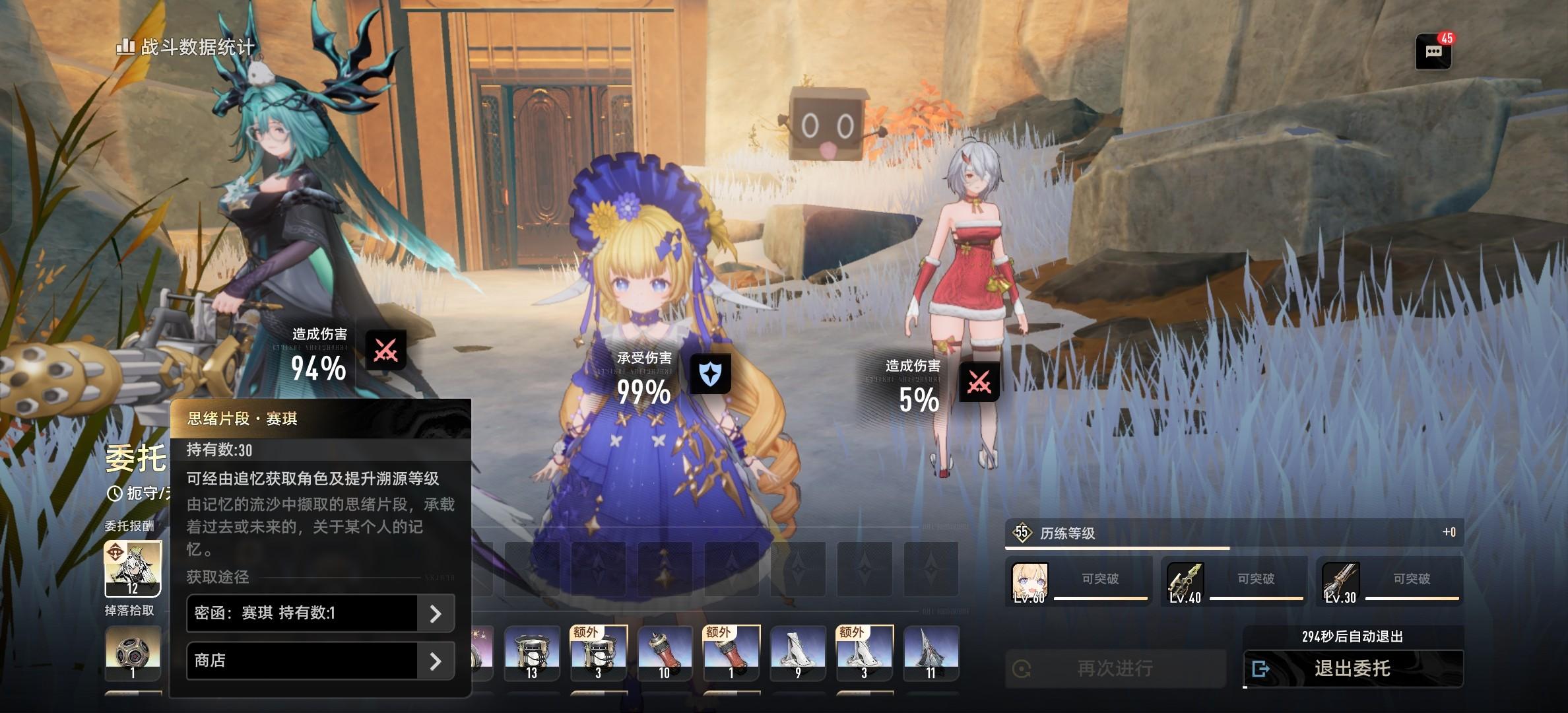1568x713 pixels.
Task: Open the chat messages icon
Action: pyautogui.click(x=1433, y=52)
